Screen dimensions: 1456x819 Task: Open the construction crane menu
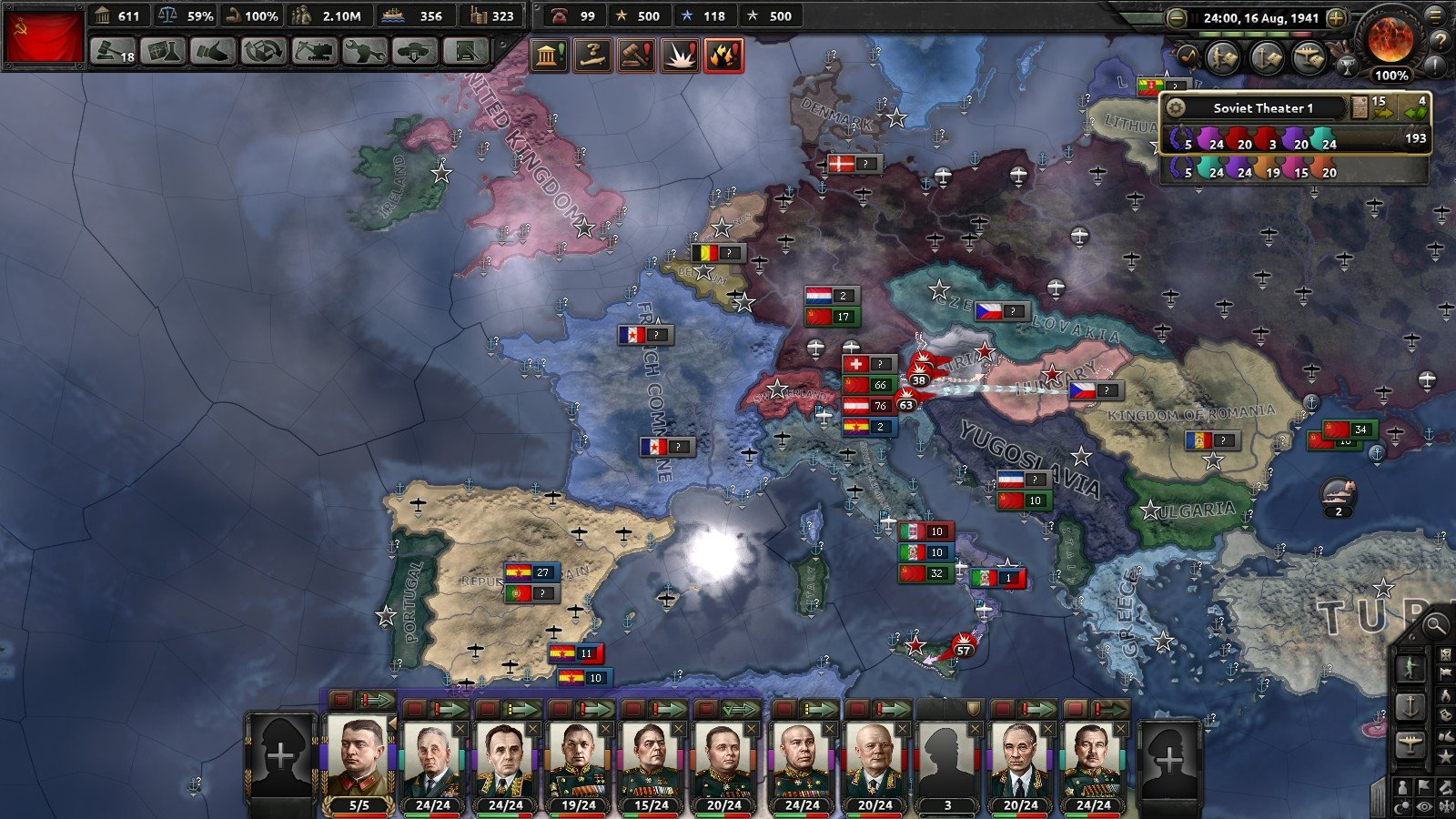[x=314, y=51]
